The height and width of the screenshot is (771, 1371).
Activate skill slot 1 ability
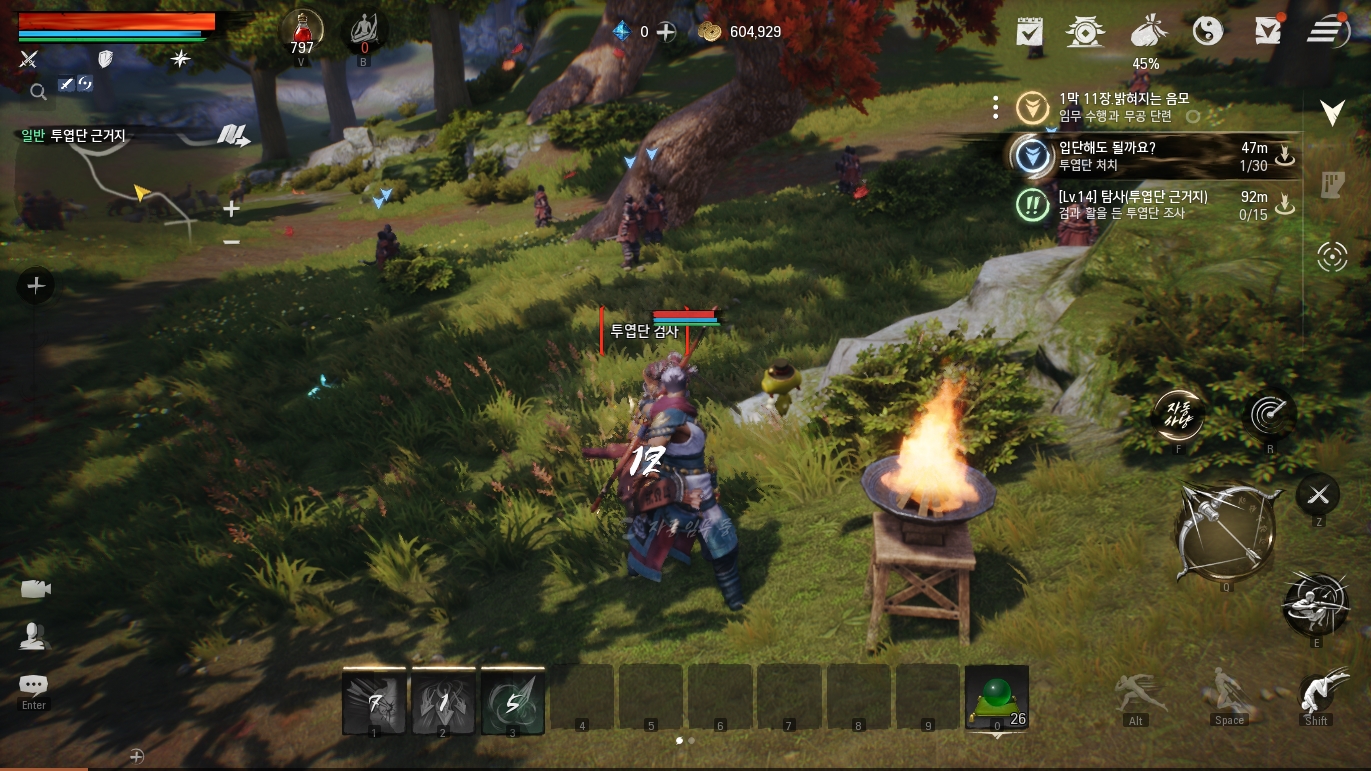click(374, 700)
